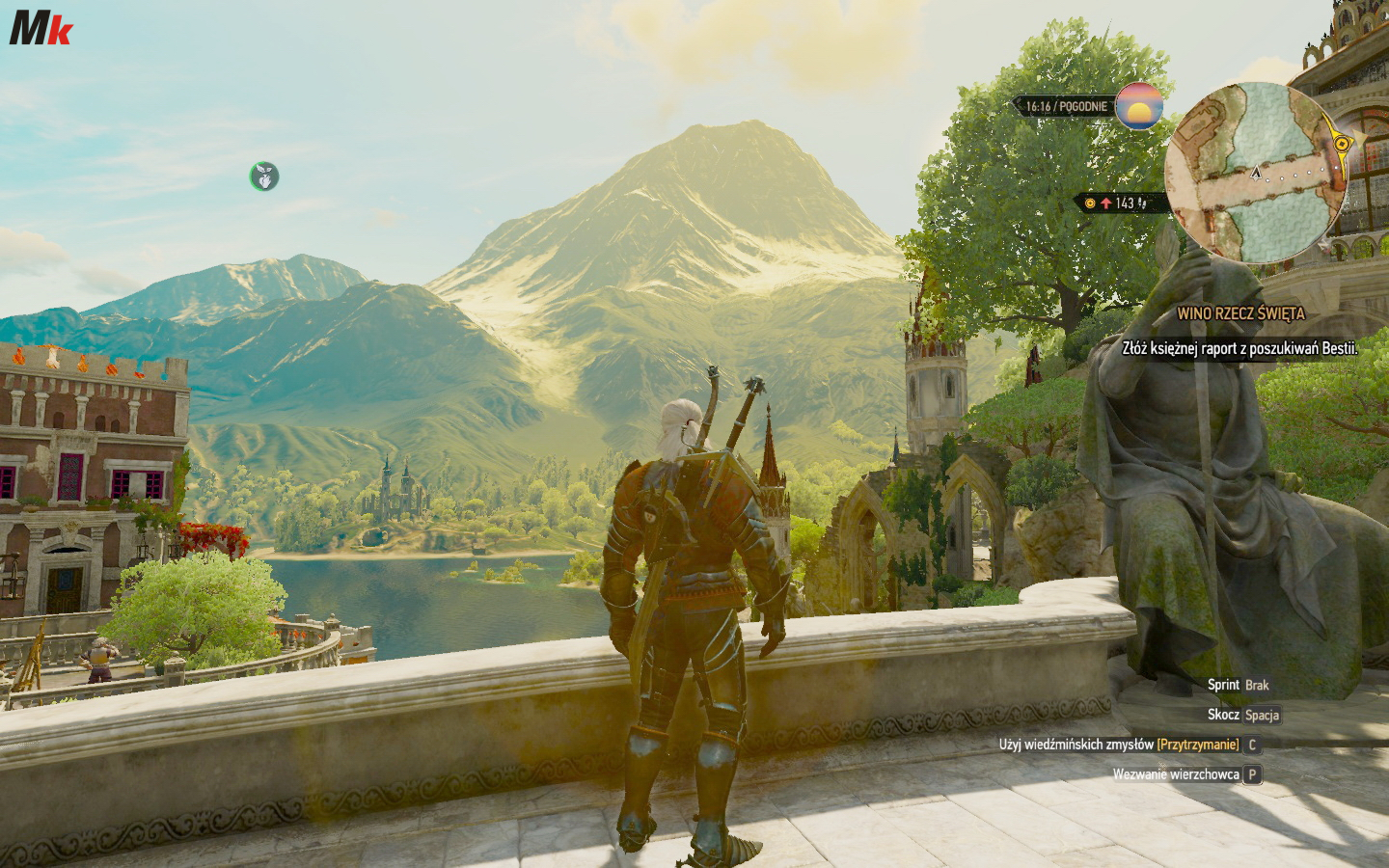Screen dimensions: 1389x868
Task: Select the herb plant marker icon
Action: (x=264, y=176)
